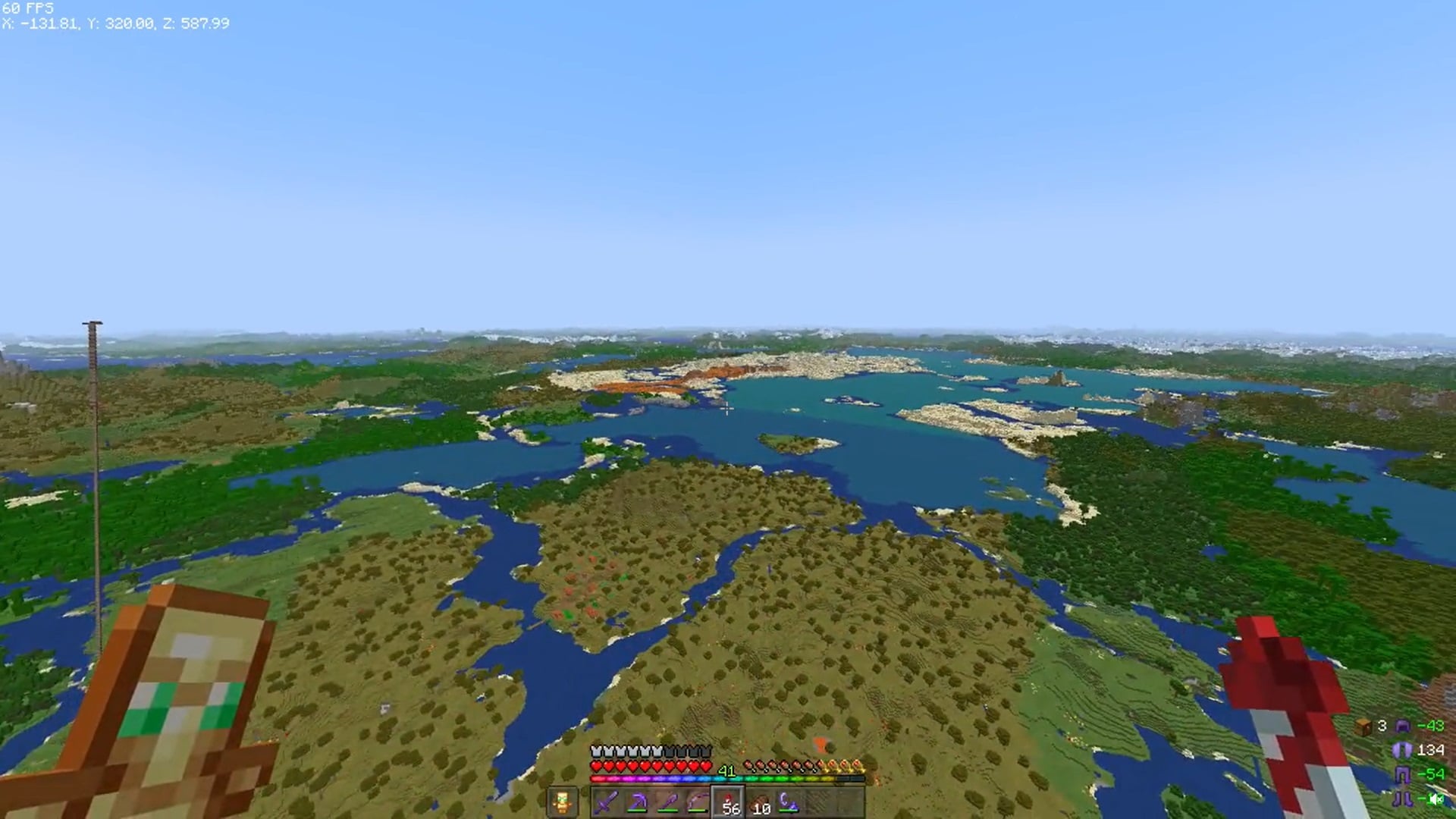The height and width of the screenshot is (819, 1456).
Task: Select the enchanted bow in the hotbar
Action: point(699,802)
